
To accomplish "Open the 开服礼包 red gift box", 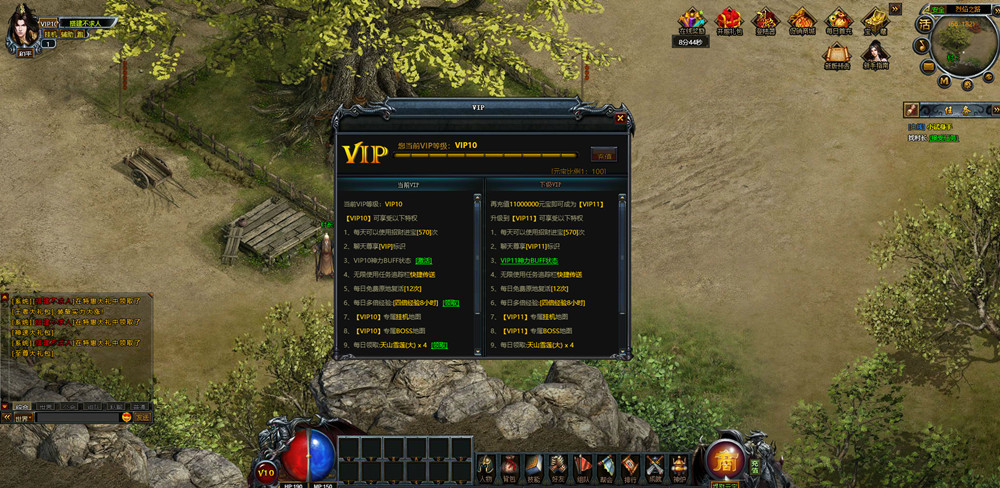I will 732,20.
